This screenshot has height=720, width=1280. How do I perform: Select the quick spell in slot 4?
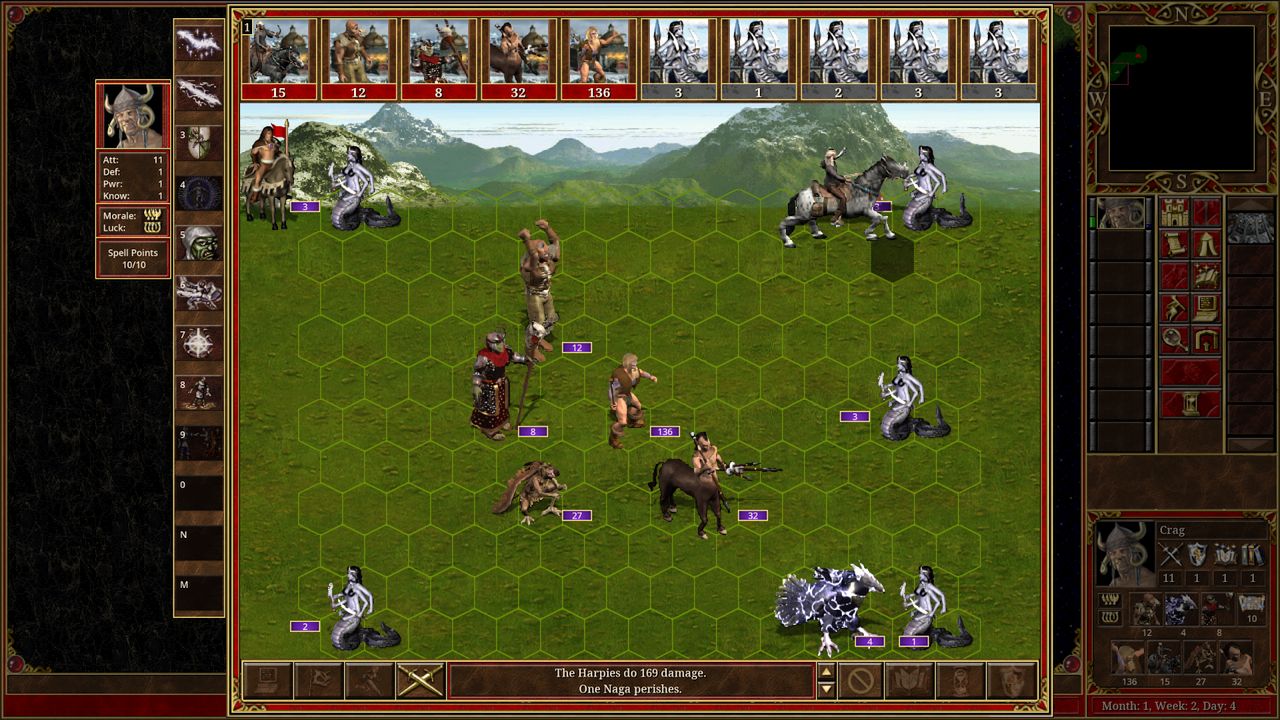point(199,193)
